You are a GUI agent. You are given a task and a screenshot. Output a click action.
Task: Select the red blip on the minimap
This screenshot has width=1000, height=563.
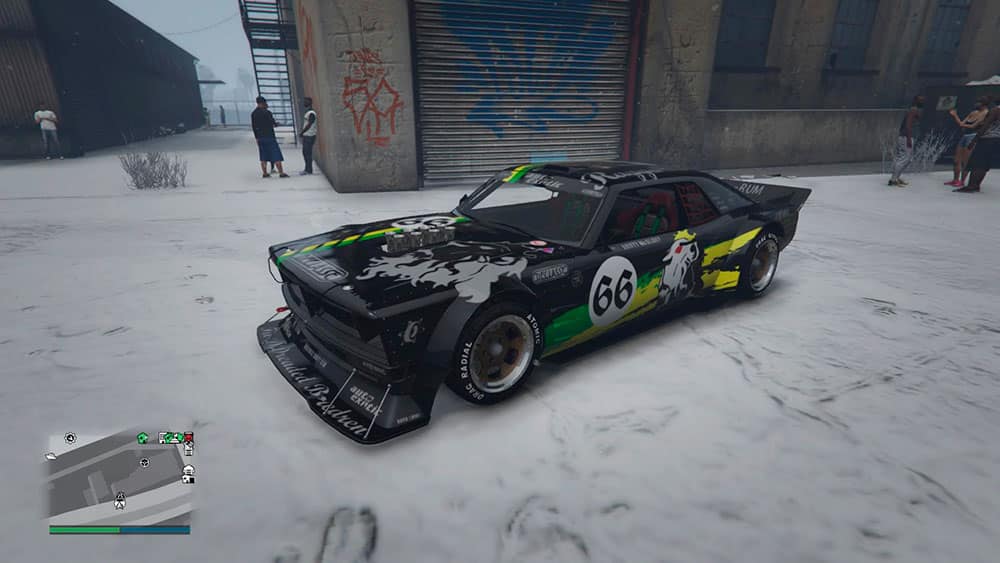[188, 438]
